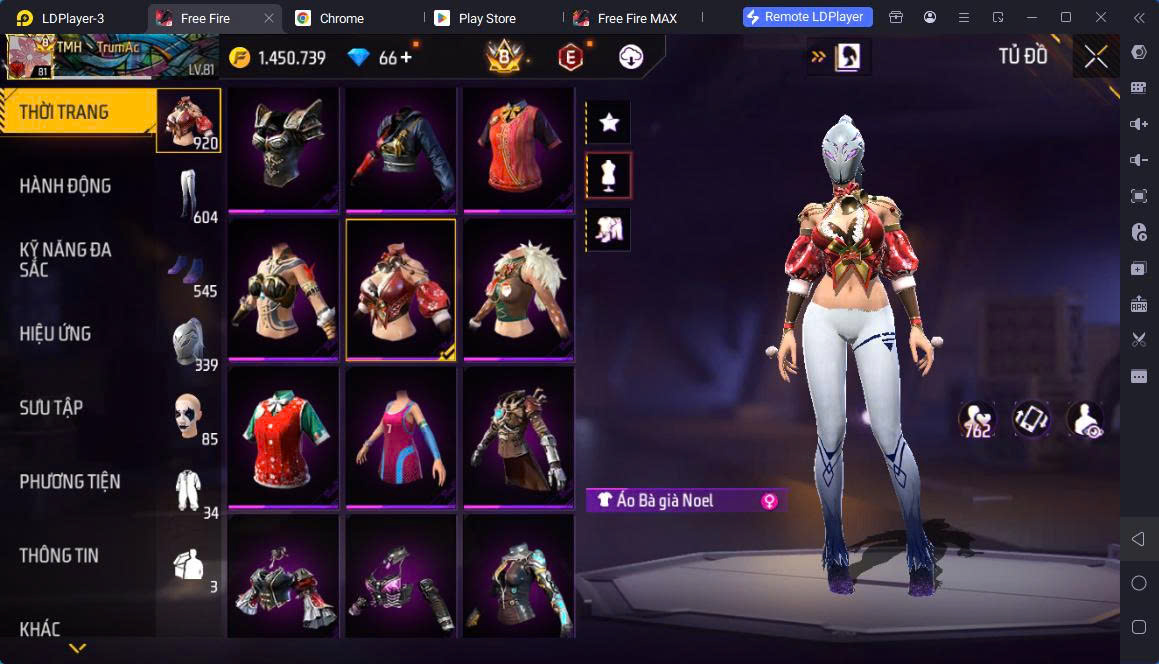Screen dimensions: 1159x664
Task: Pick the red vest top with short sleeves
Action: [x=517, y=147]
